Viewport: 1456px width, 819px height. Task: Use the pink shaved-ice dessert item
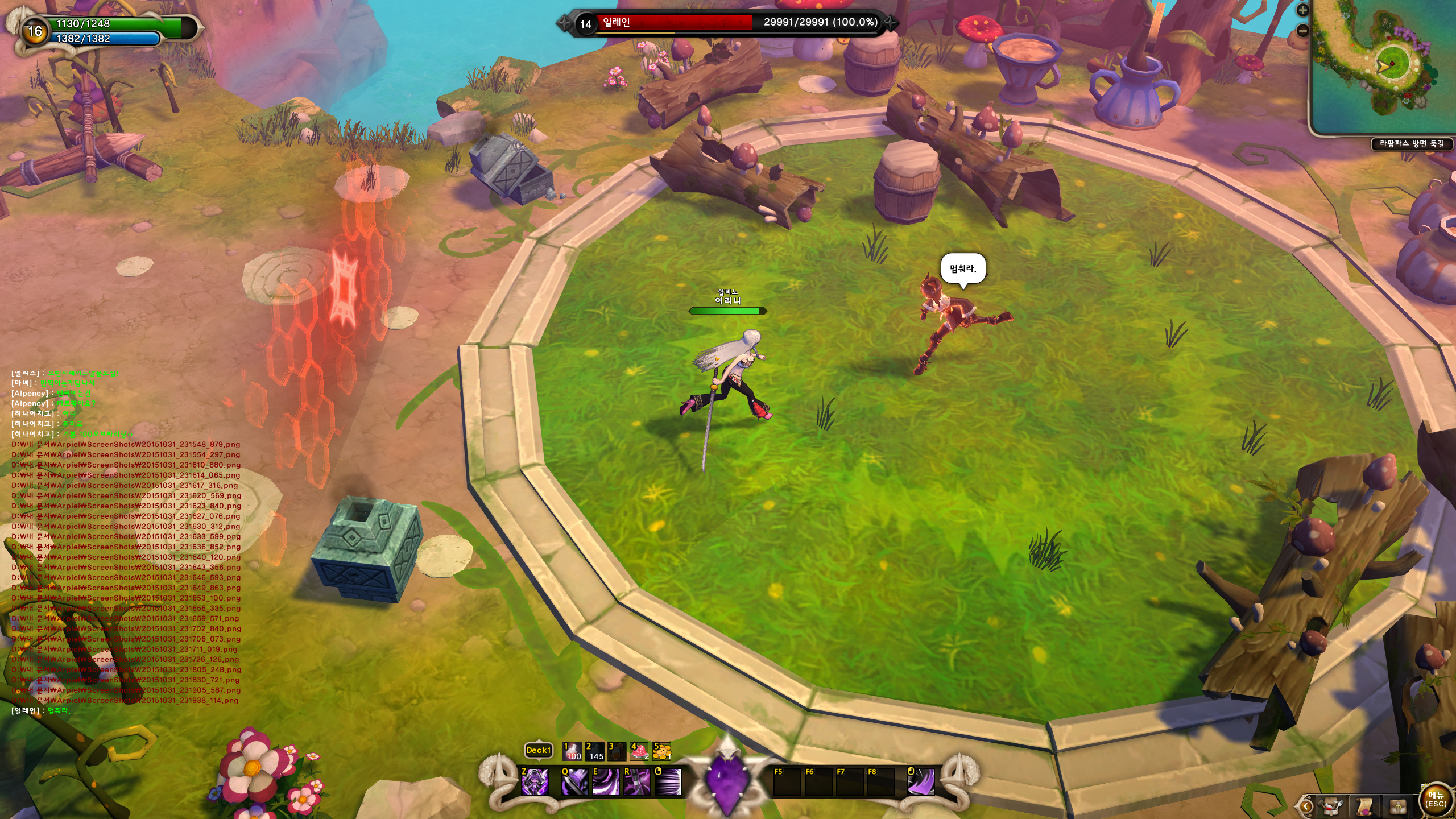pyautogui.click(x=639, y=751)
